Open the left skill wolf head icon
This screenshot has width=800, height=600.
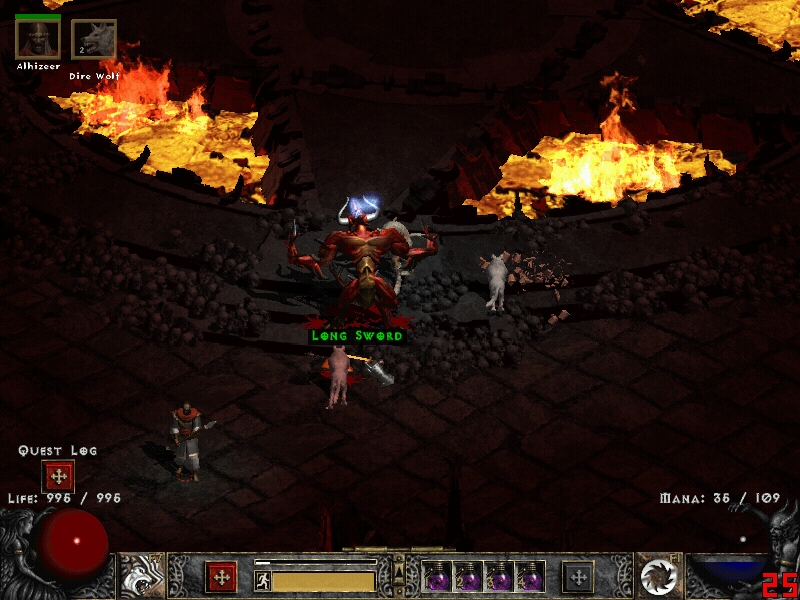pos(141,576)
